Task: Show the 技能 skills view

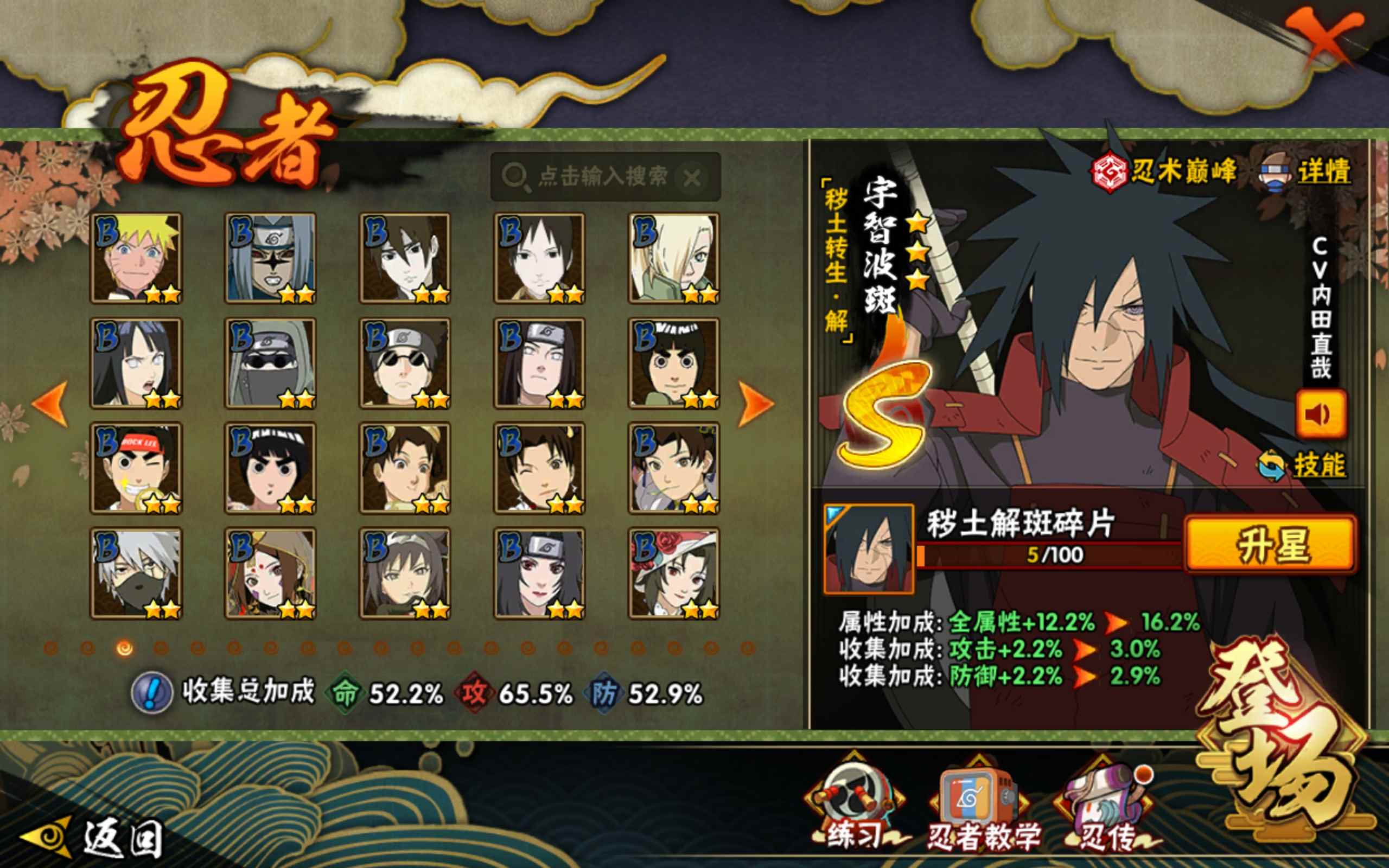Action: click(1303, 465)
